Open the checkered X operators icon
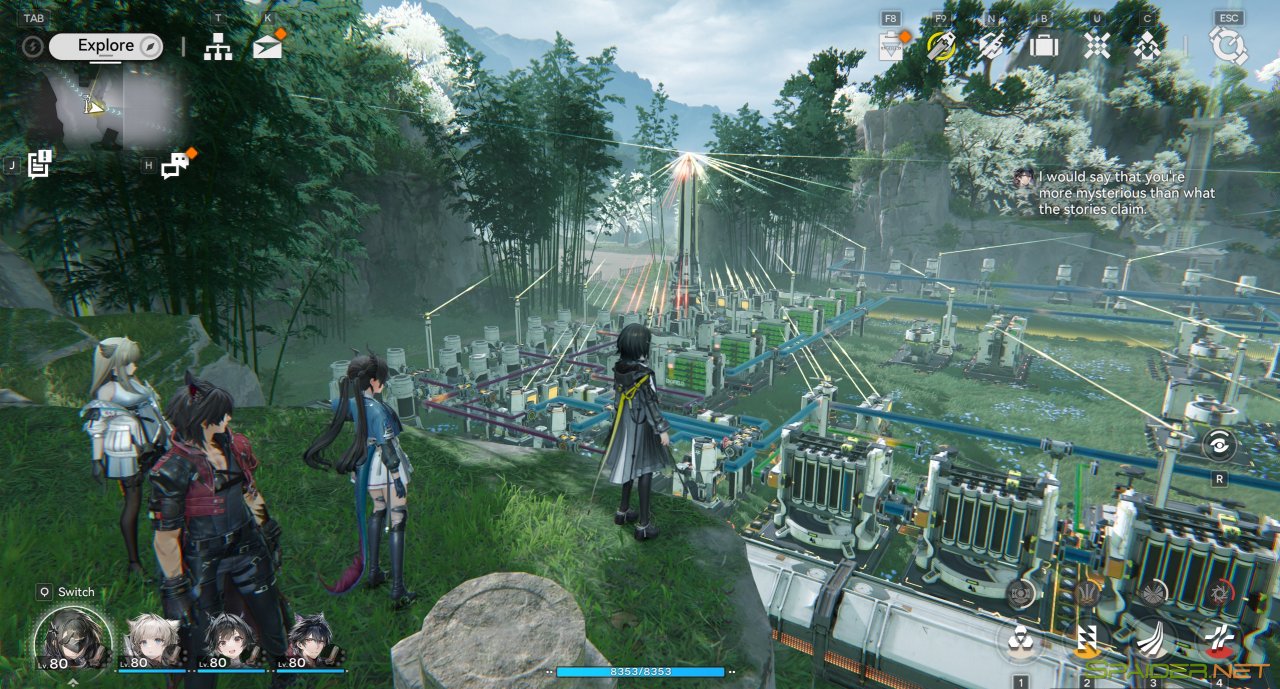1280x689 pixels. pyautogui.click(x=1097, y=46)
